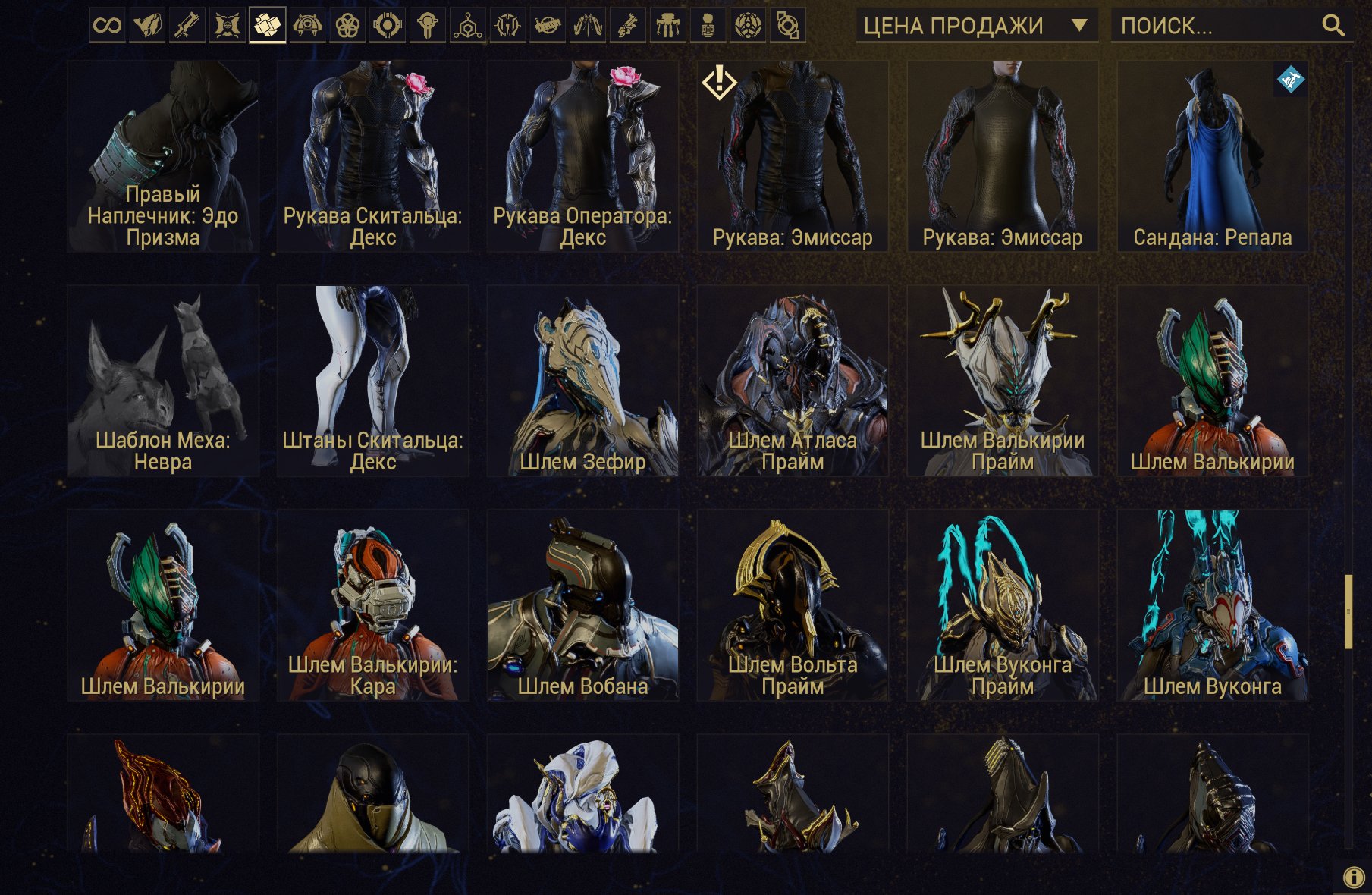
Task: Choose the «Шлем Валькирии: Кара» helmet
Action: point(372,605)
